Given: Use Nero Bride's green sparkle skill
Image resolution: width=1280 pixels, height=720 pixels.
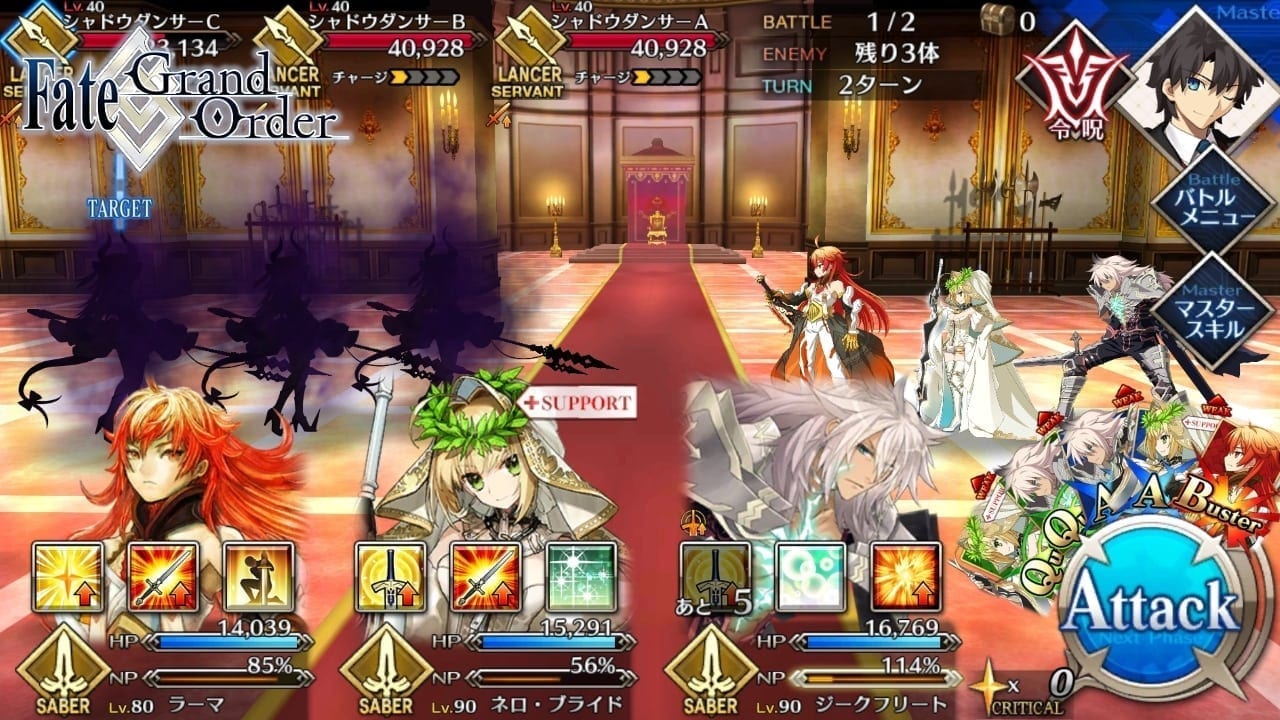Looking at the screenshot, I should click(582, 577).
